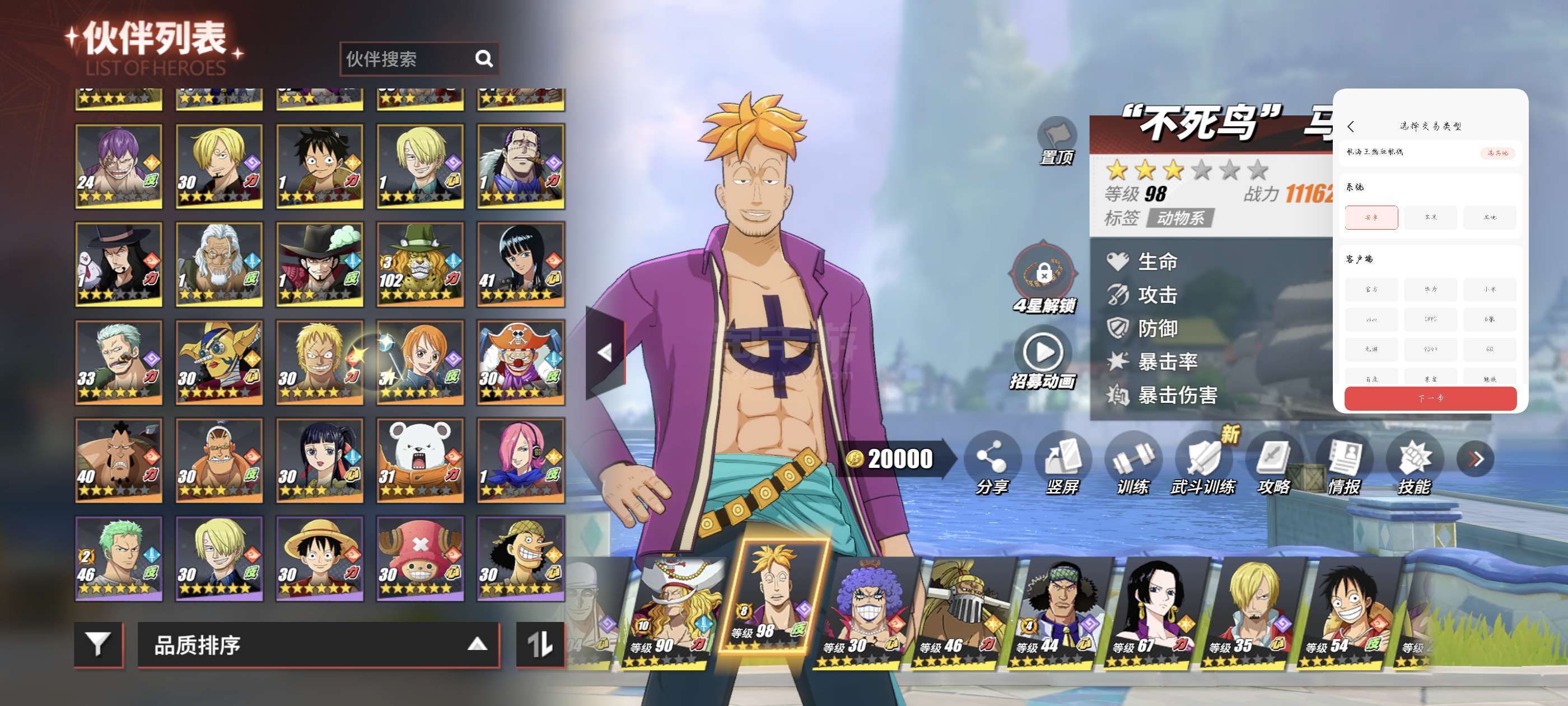The height and width of the screenshot is (706, 1568).
Task: Open the filter funnel button
Action: [98, 644]
